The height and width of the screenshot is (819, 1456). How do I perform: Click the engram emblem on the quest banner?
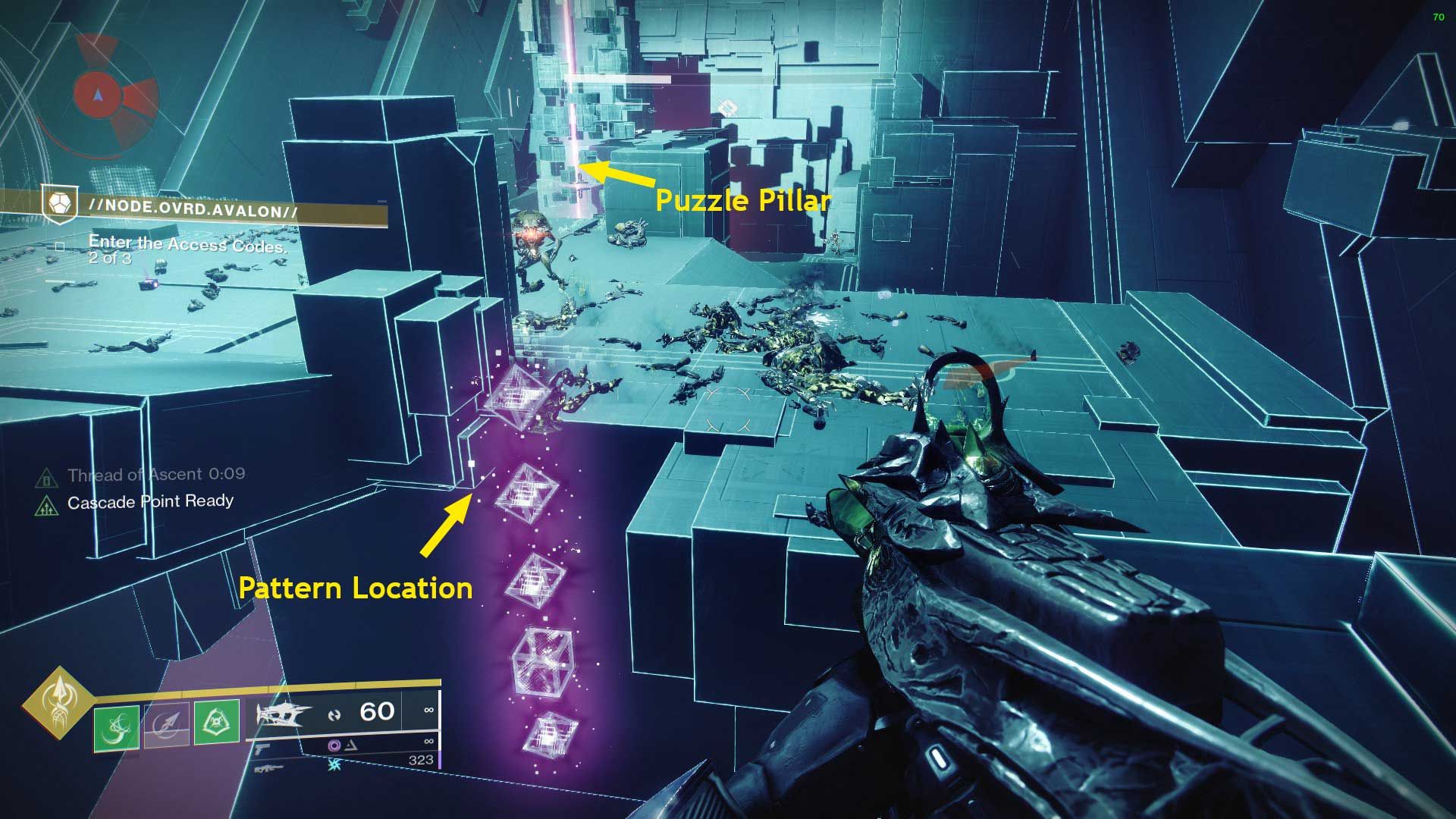pos(62,205)
